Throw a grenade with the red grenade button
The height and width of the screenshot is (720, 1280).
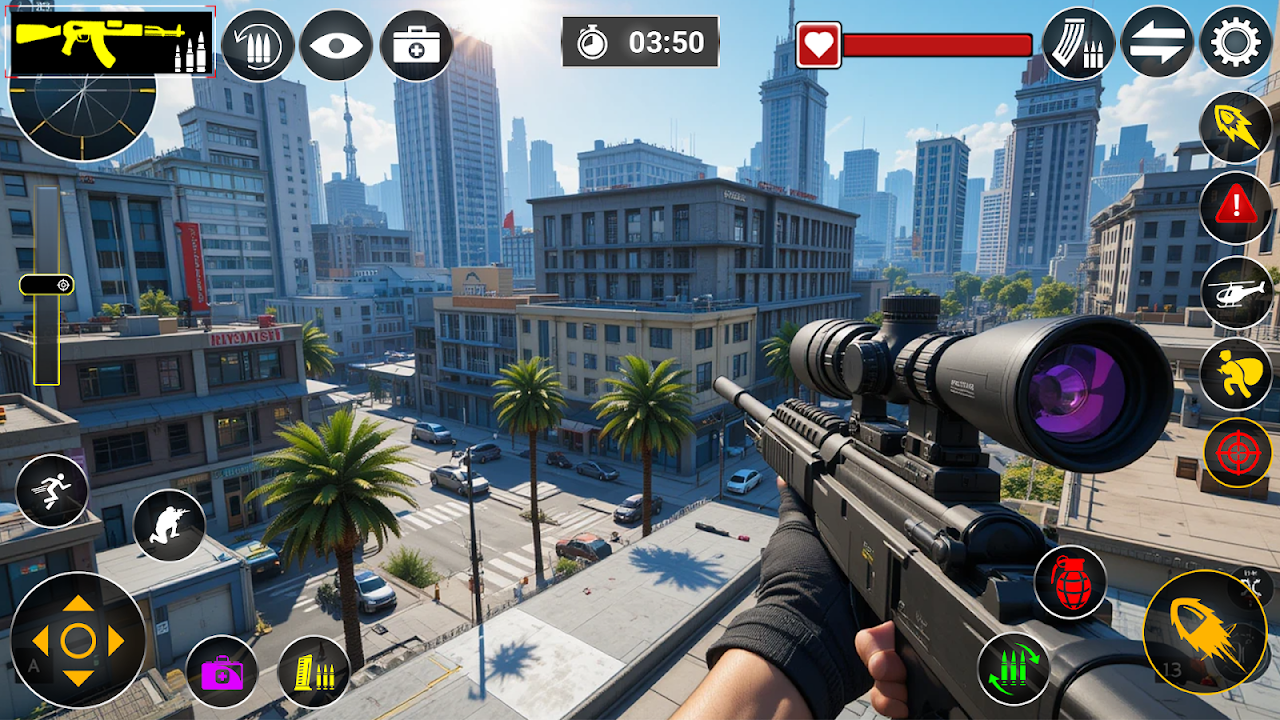point(1070,581)
